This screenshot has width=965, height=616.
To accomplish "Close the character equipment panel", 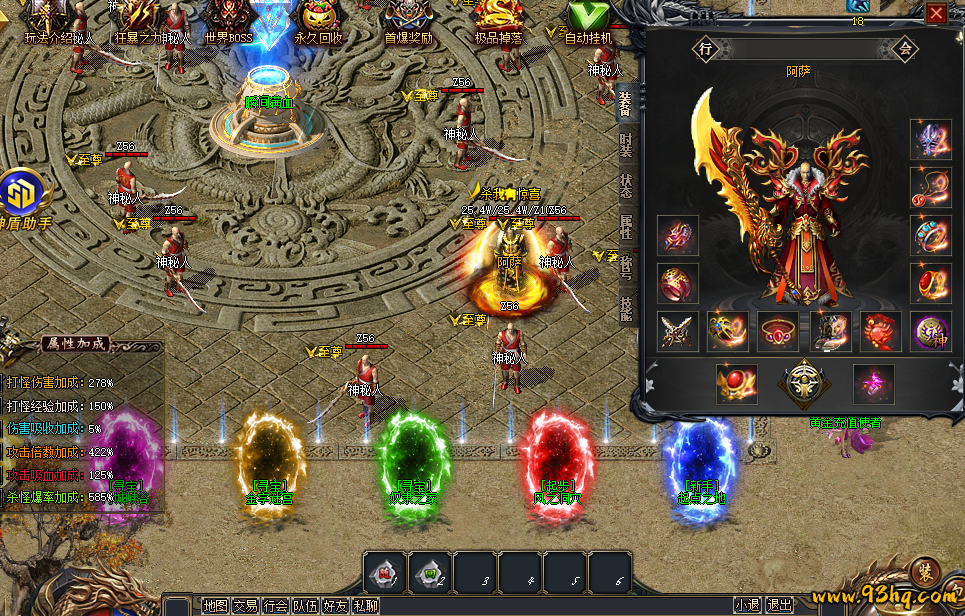I will coord(936,13).
